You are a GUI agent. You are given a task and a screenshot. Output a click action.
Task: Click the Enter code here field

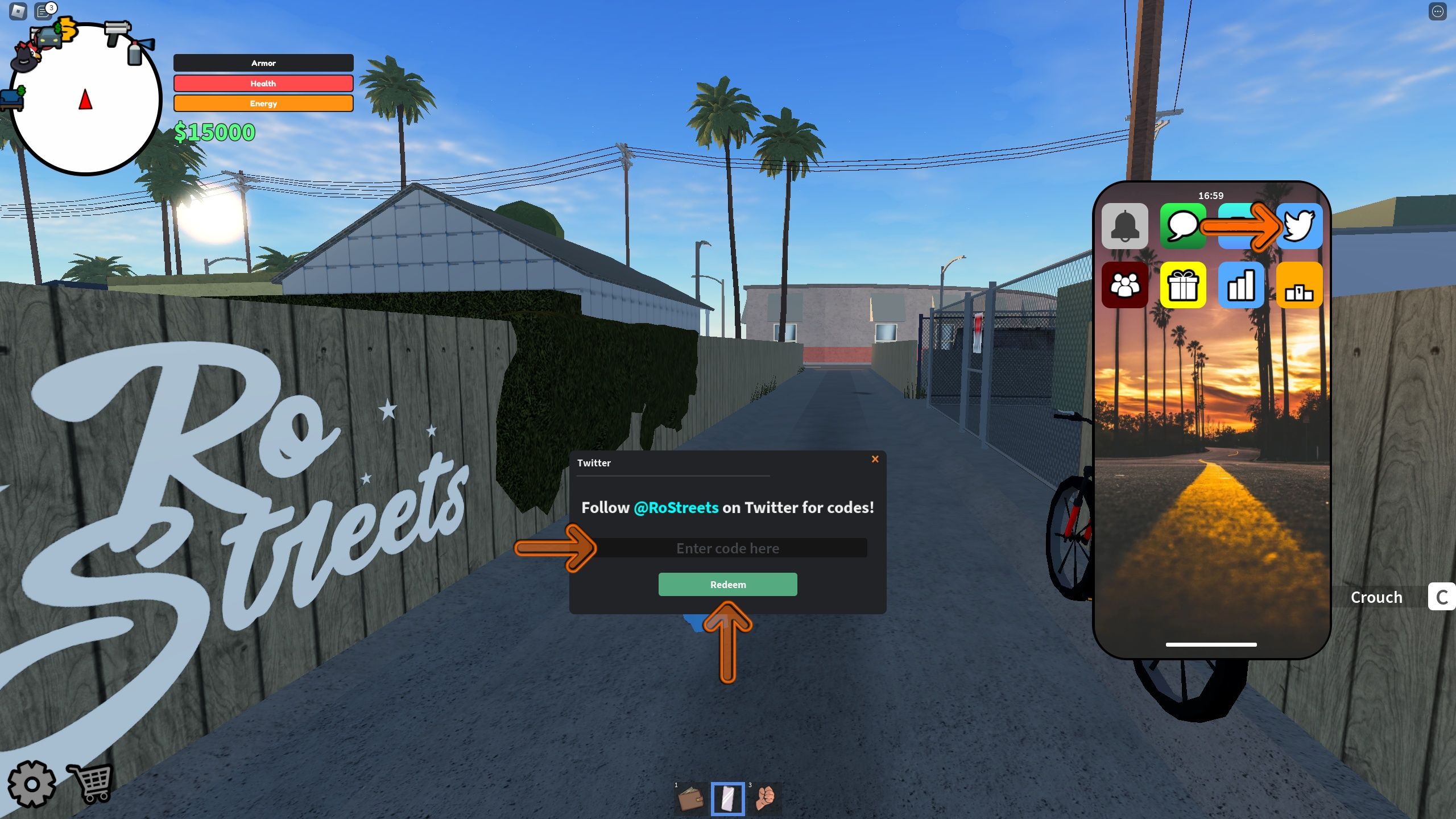[728, 548]
